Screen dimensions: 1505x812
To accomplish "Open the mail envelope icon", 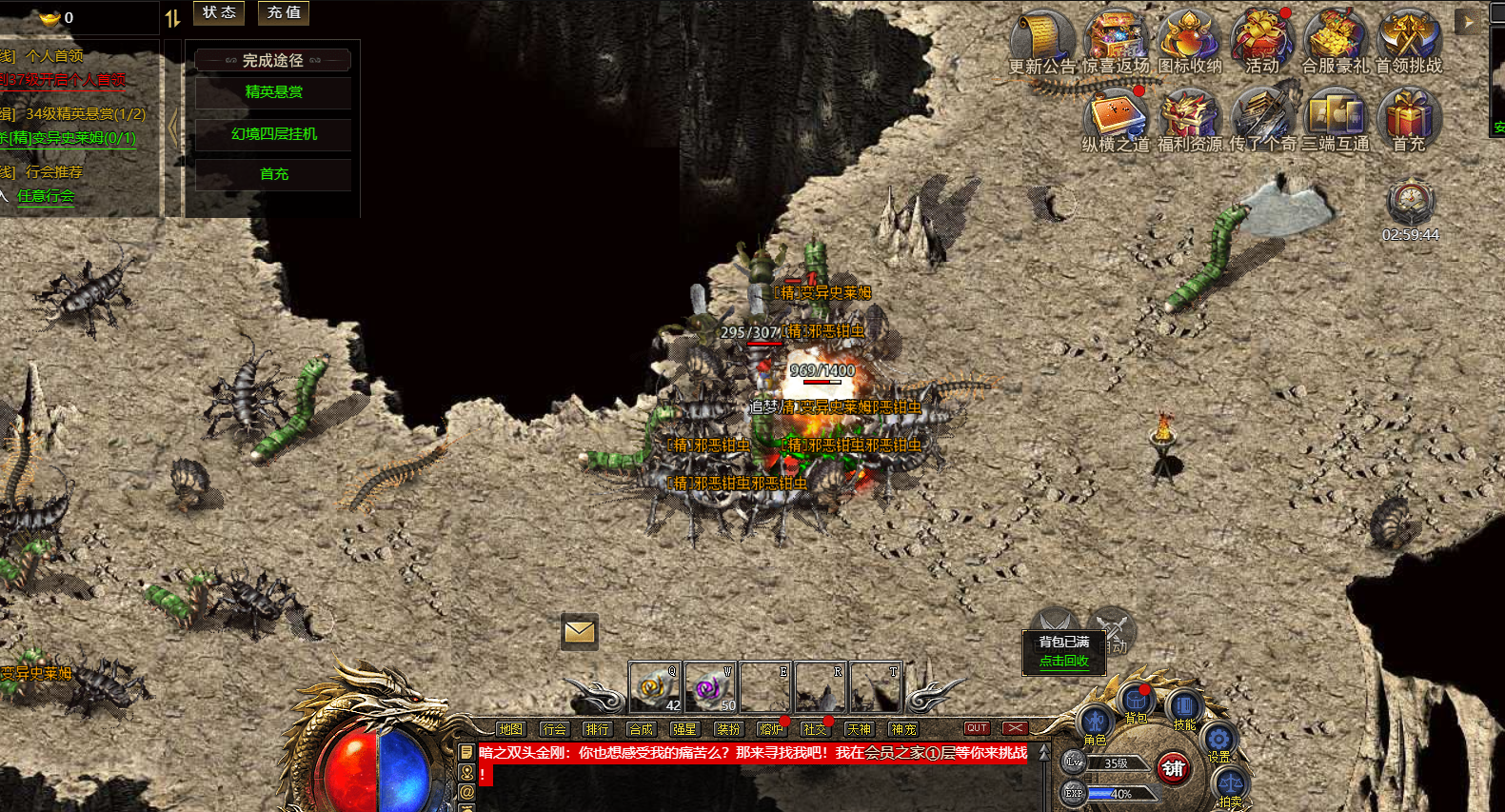I will tap(579, 632).
